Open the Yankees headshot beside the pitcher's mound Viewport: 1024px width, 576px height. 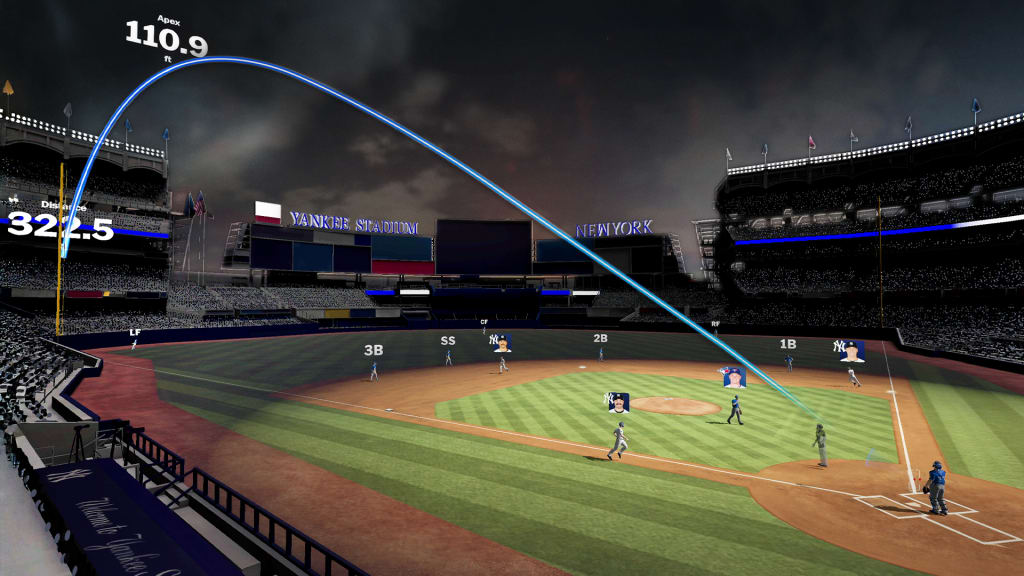point(619,402)
